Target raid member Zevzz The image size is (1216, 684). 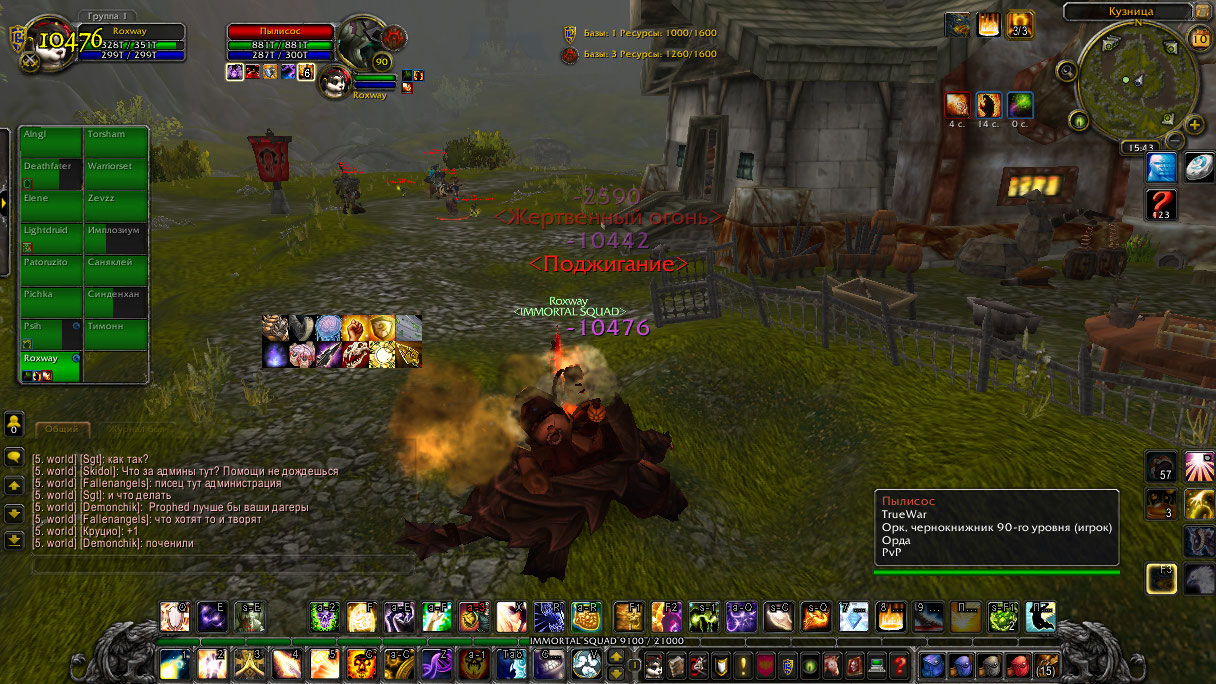point(116,205)
